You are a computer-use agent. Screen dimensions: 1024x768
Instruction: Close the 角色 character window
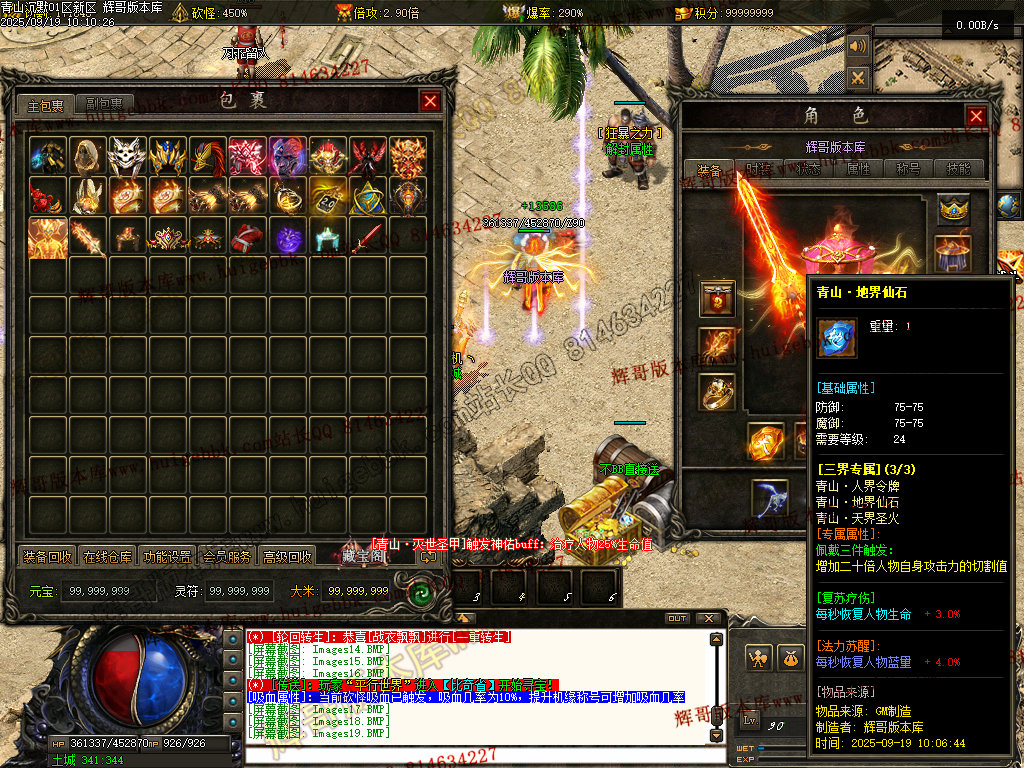(x=976, y=116)
